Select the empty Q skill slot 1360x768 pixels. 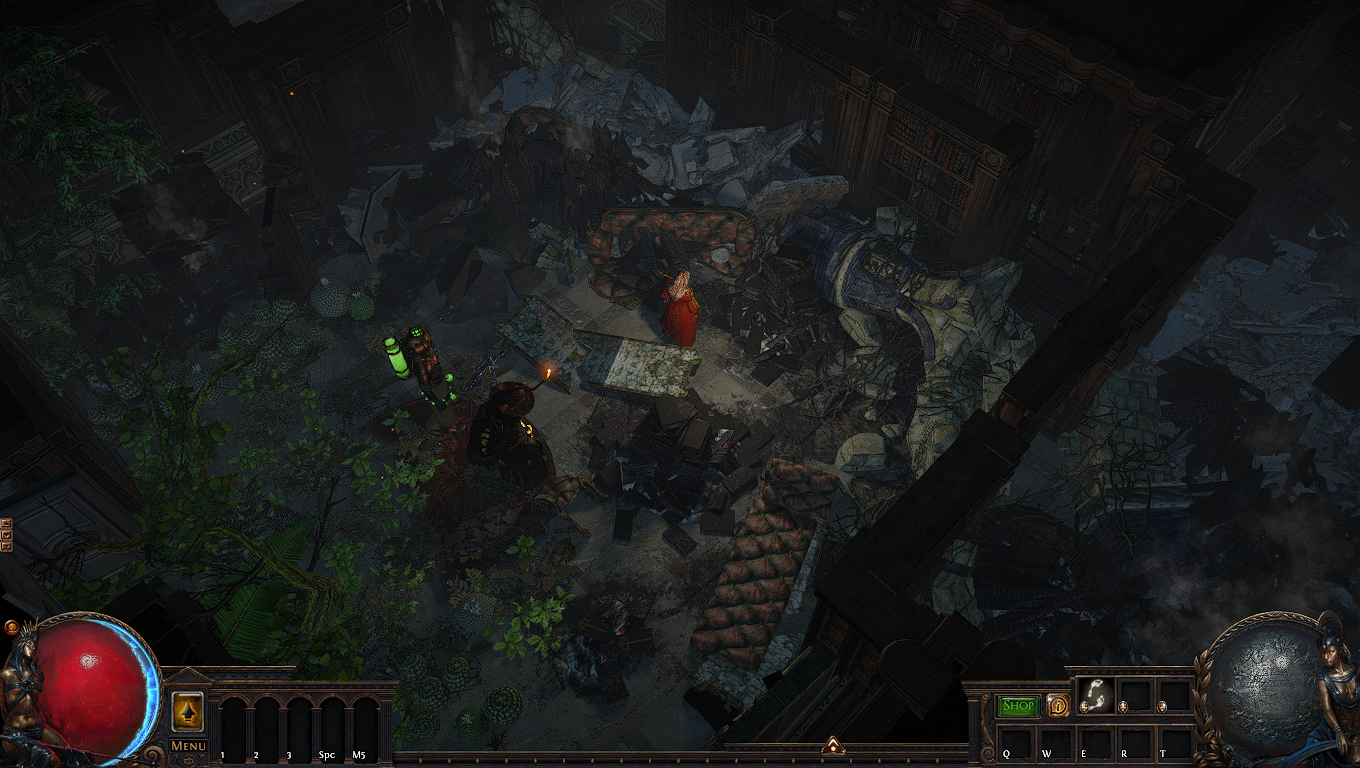[1016, 742]
